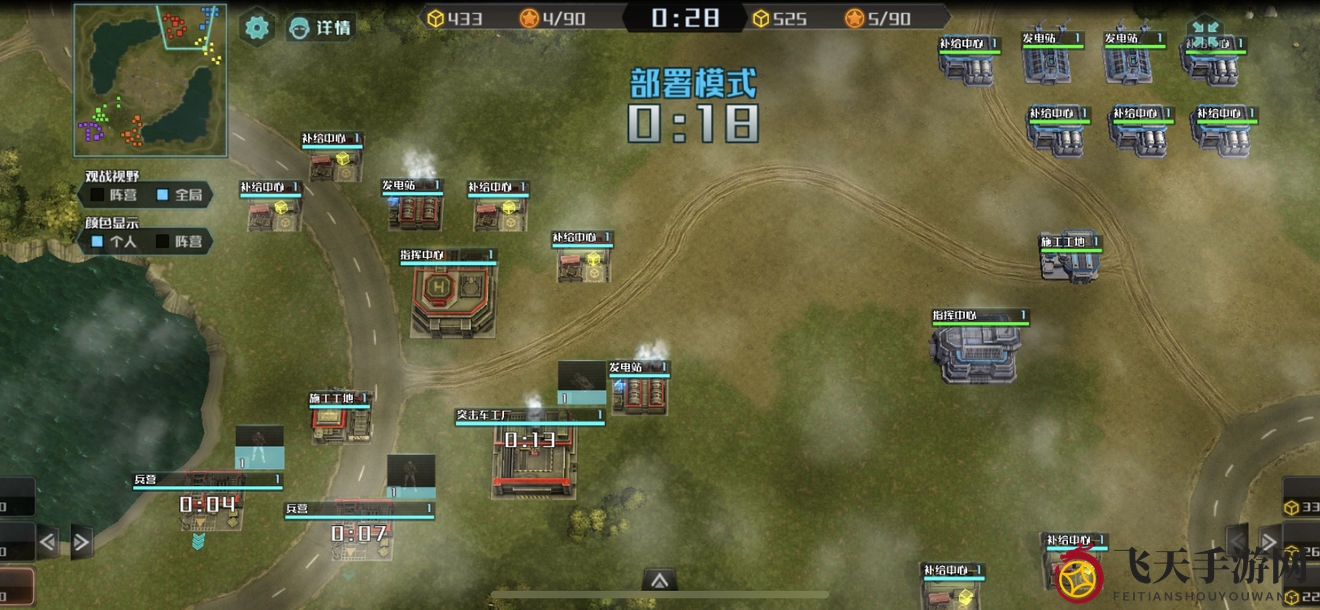Select the tank unit card above 突击车工厂
The width and height of the screenshot is (1320, 610).
[581, 384]
